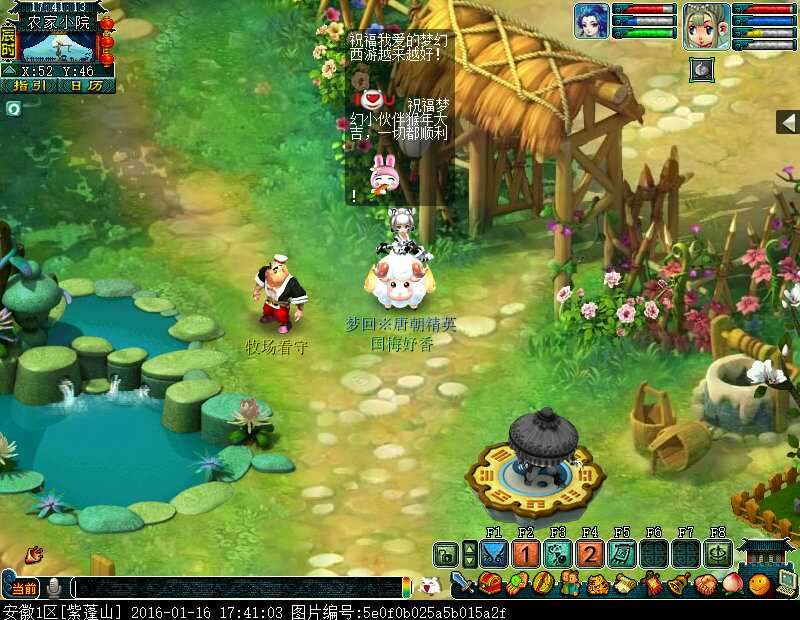800x620 pixels.
Task: Expand the side panel with the left arrow
Action: coord(788,122)
